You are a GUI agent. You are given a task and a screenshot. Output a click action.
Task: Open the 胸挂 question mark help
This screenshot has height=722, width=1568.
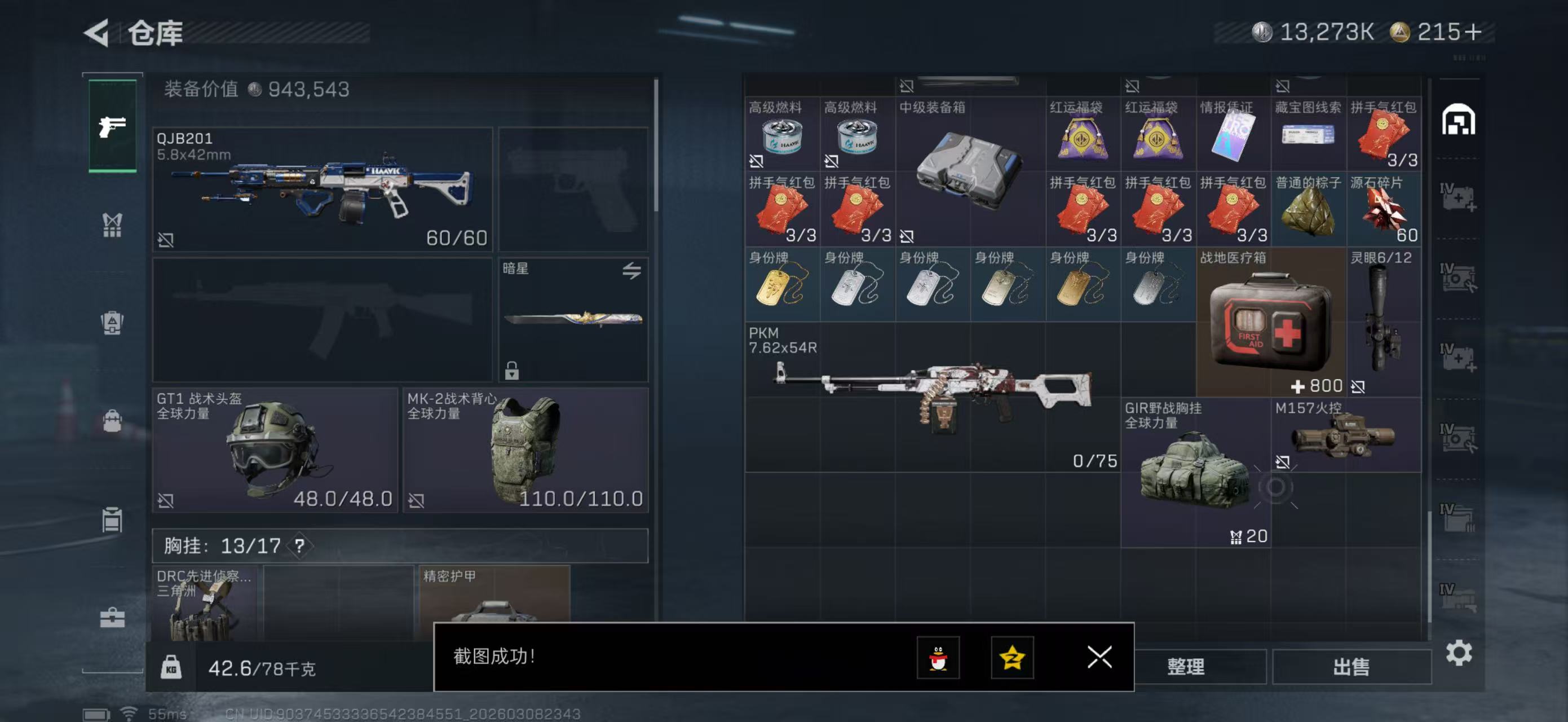tap(299, 545)
